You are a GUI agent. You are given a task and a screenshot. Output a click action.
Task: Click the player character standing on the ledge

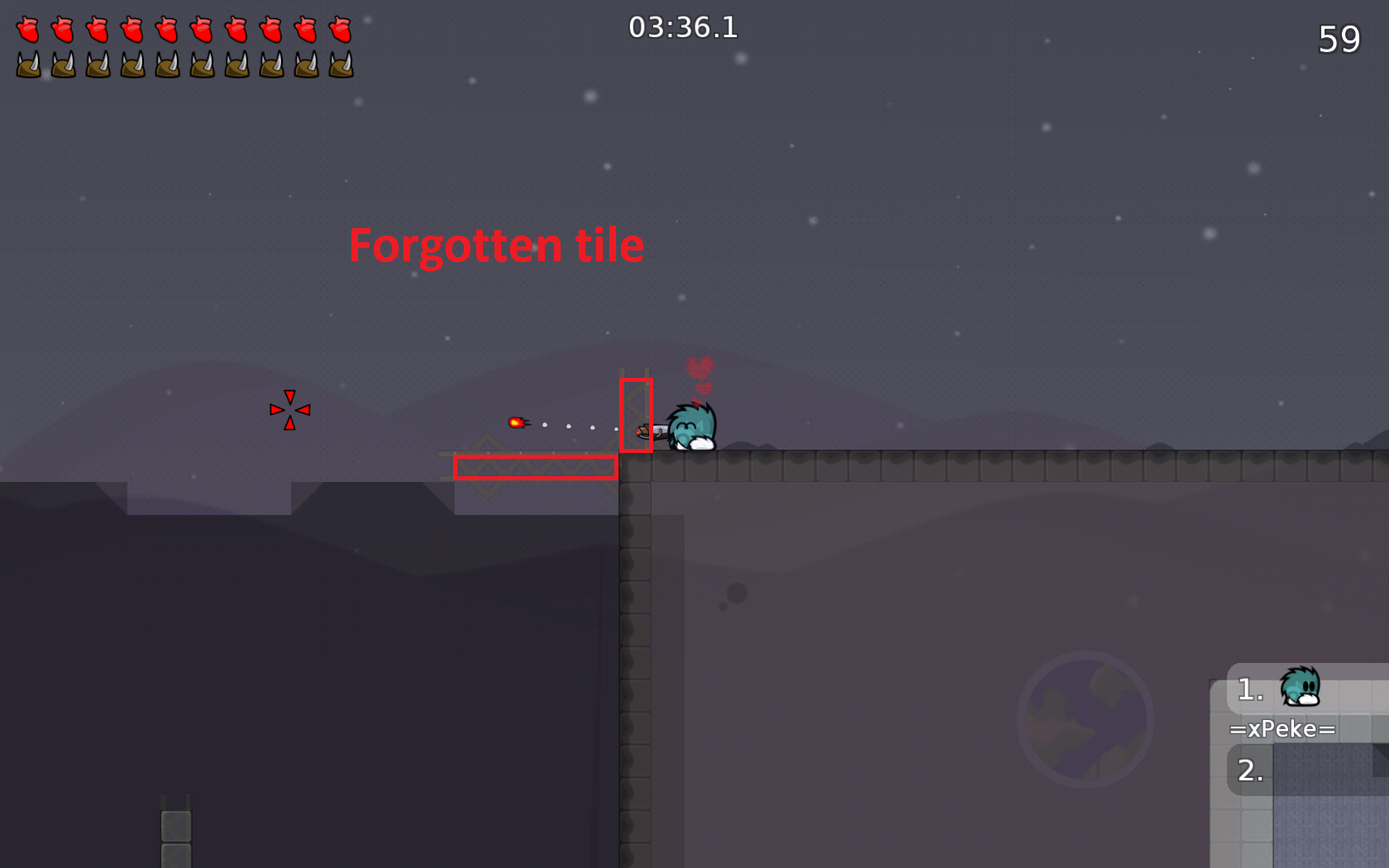(690, 426)
